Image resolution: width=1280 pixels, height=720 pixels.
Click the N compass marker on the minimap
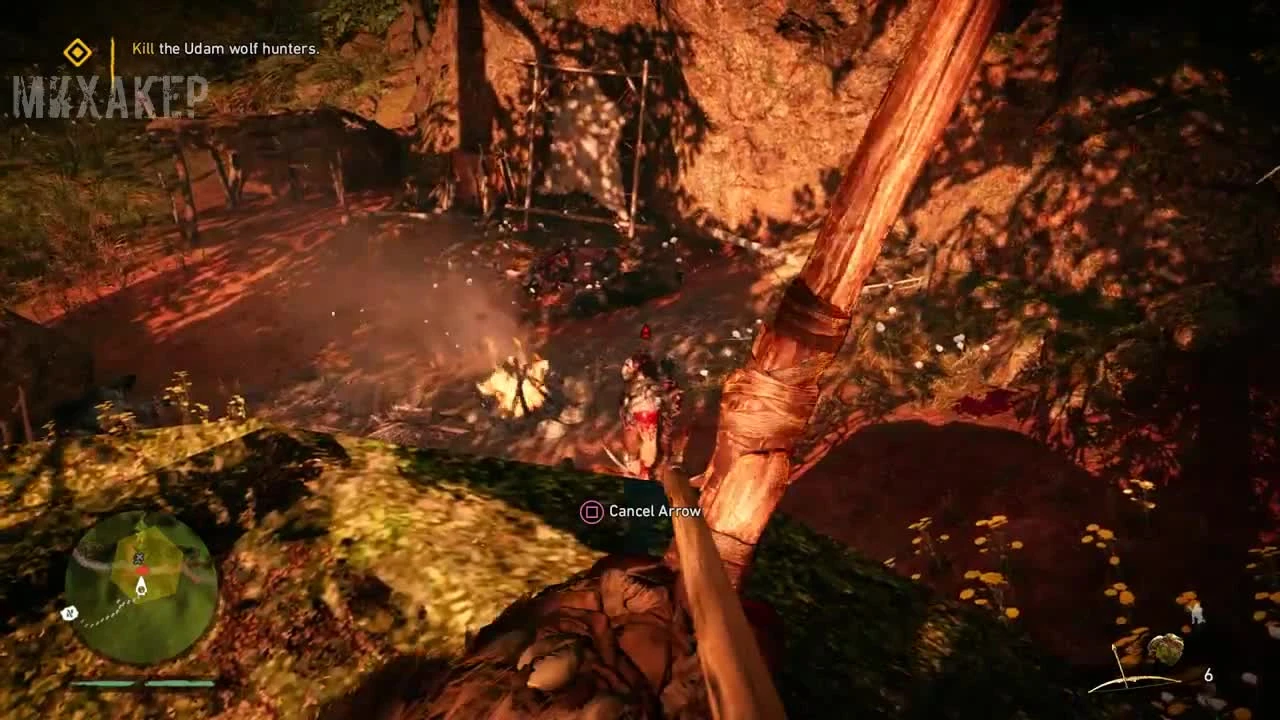[x=69, y=612]
